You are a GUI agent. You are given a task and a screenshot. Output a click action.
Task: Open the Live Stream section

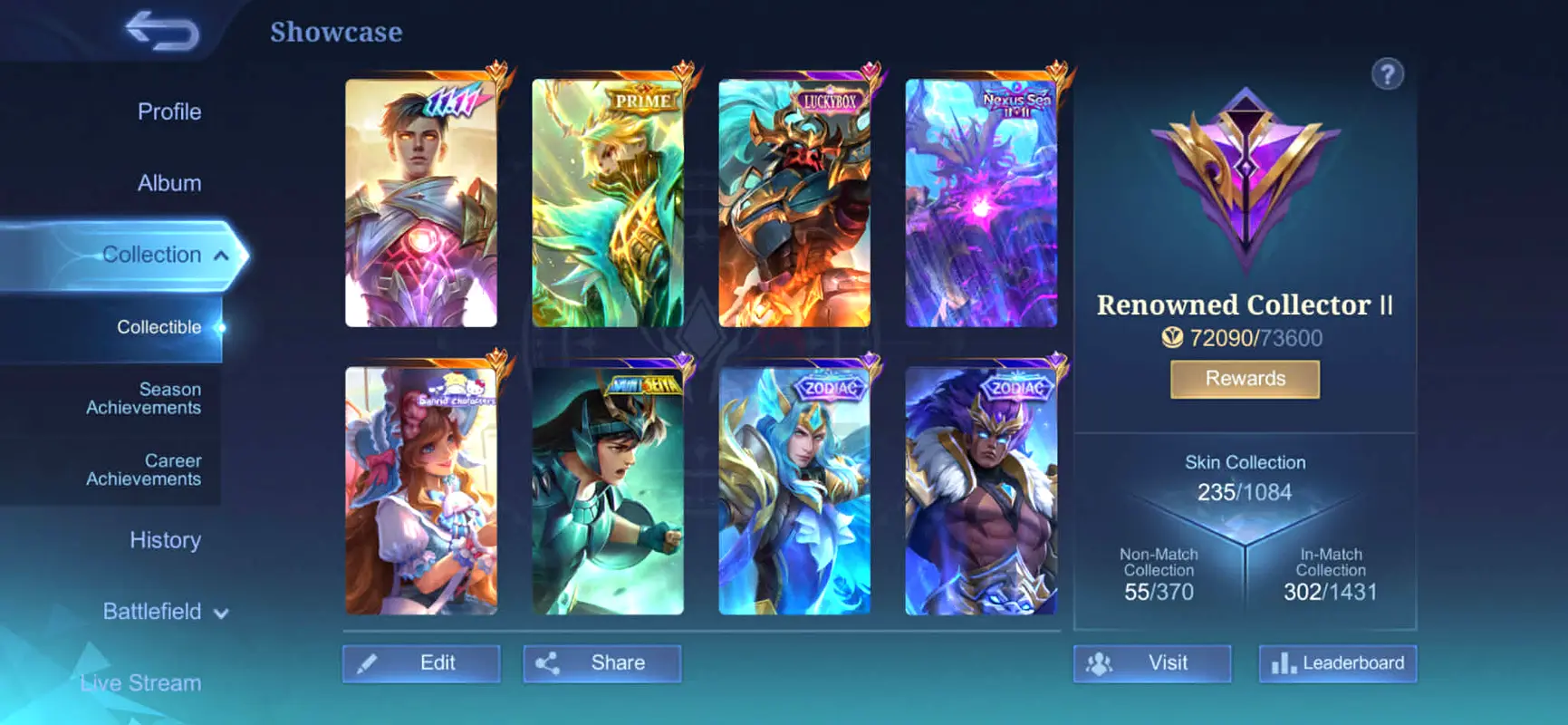pos(140,682)
